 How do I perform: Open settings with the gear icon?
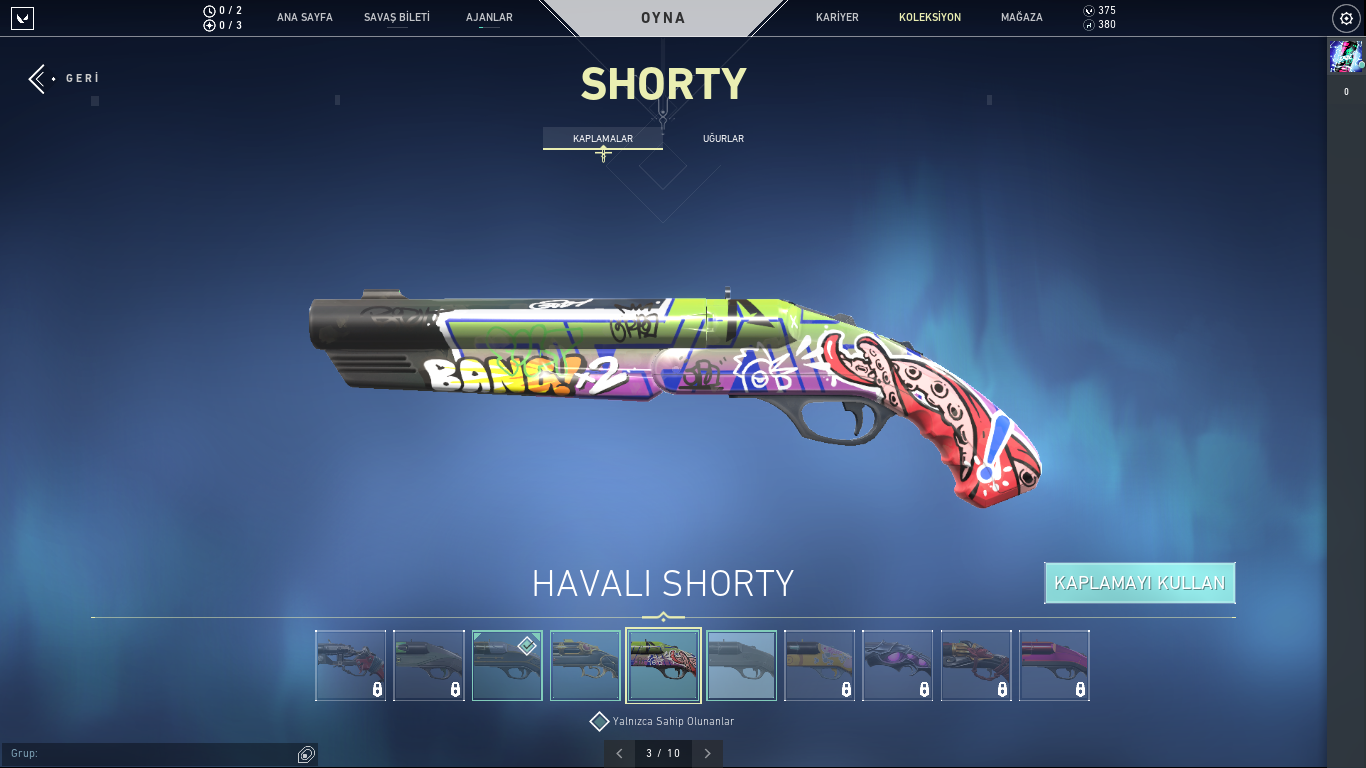1346,18
